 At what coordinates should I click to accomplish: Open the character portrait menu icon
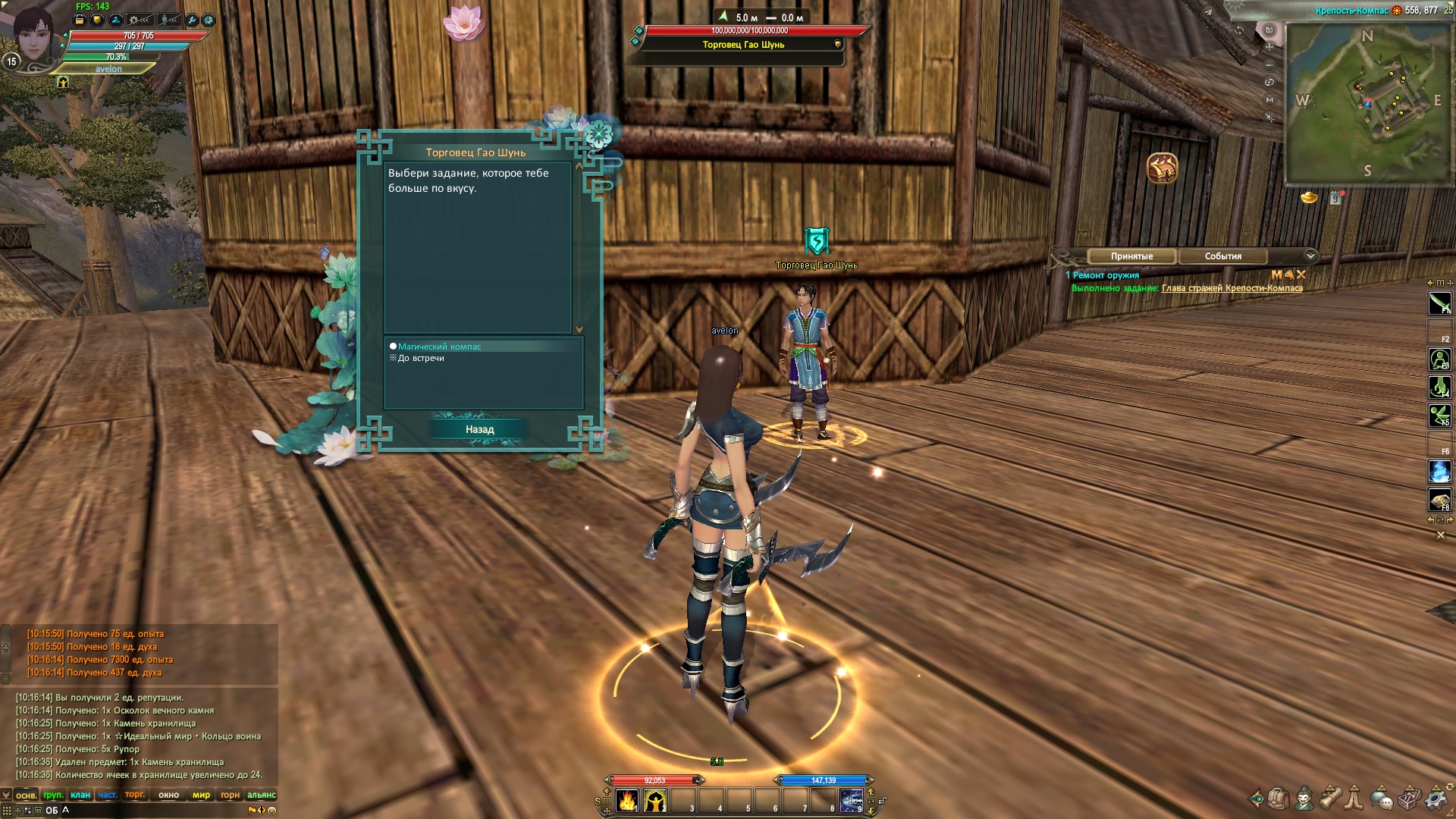coord(1304,799)
